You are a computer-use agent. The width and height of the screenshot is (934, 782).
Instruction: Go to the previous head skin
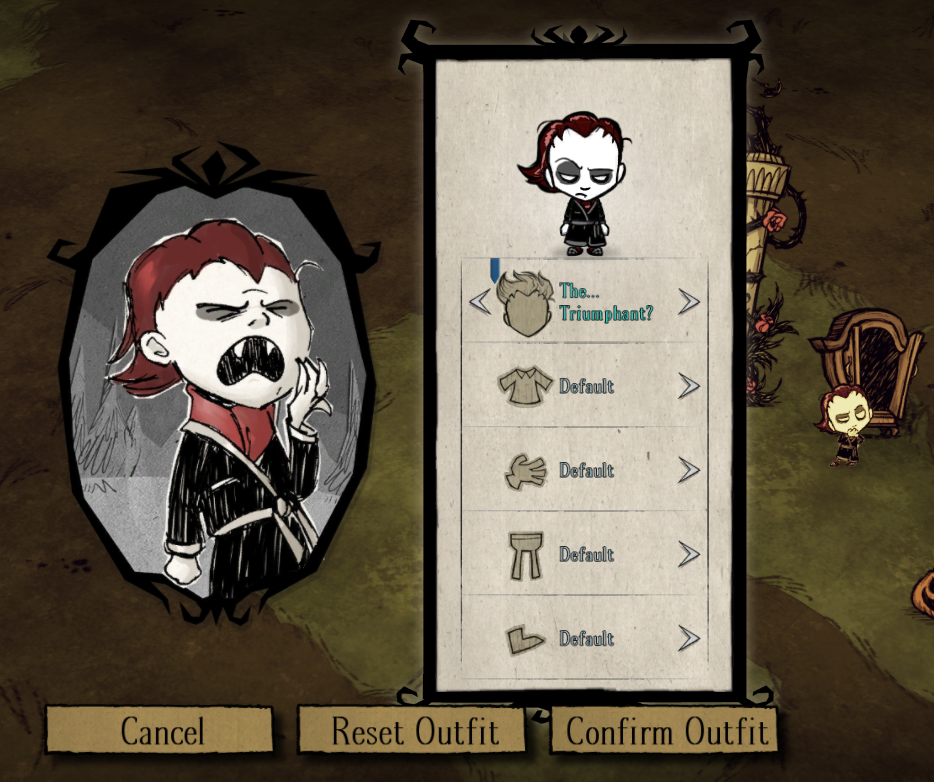coord(480,301)
